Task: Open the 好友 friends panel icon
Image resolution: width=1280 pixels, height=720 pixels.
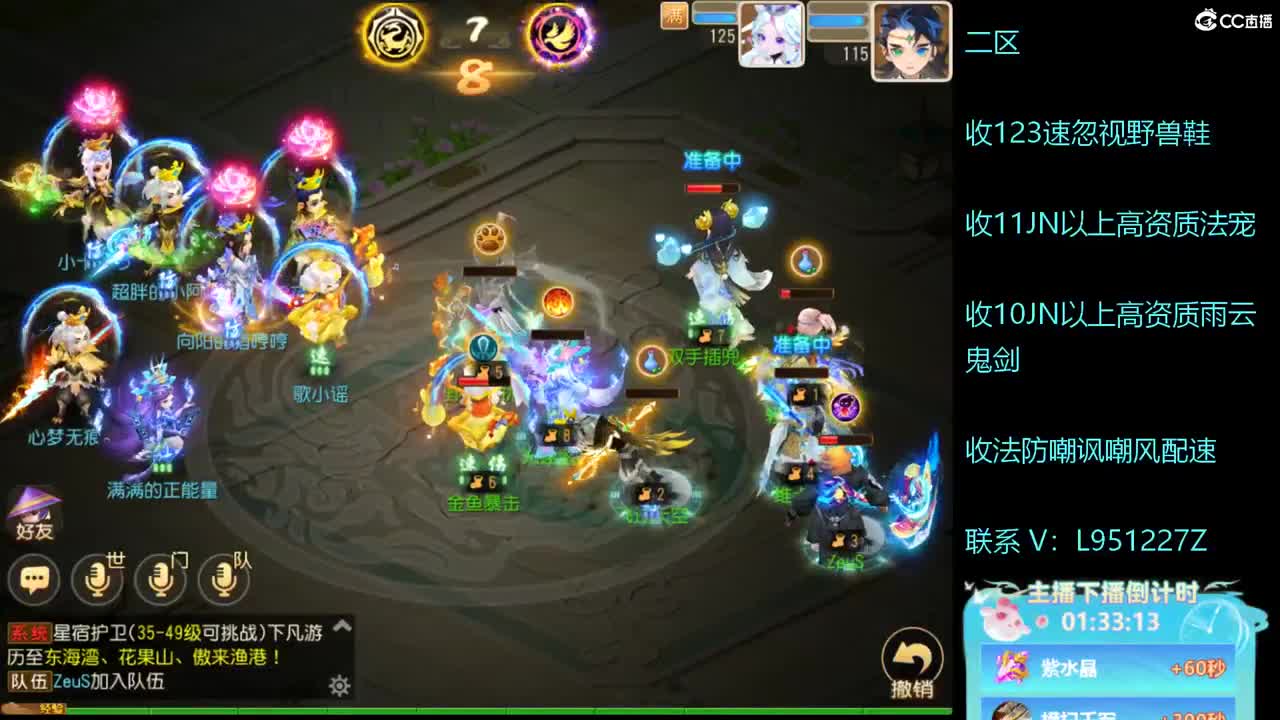Action: [33, 512]
